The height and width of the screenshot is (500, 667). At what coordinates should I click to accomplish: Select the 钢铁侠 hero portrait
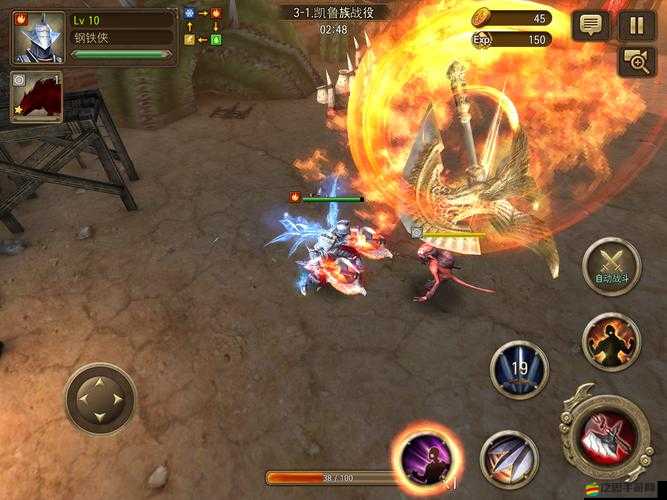click(x=36, y=38)
